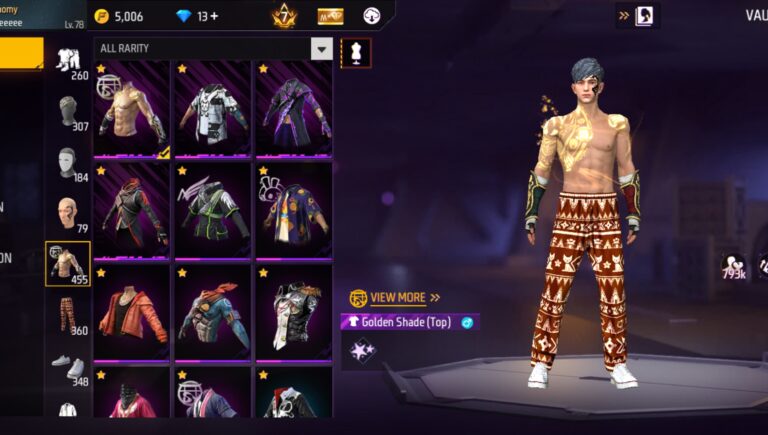Open the ALL RARITY filter dropdown
This screenshot has width=768, height=435.
click(x=321, y=49)
